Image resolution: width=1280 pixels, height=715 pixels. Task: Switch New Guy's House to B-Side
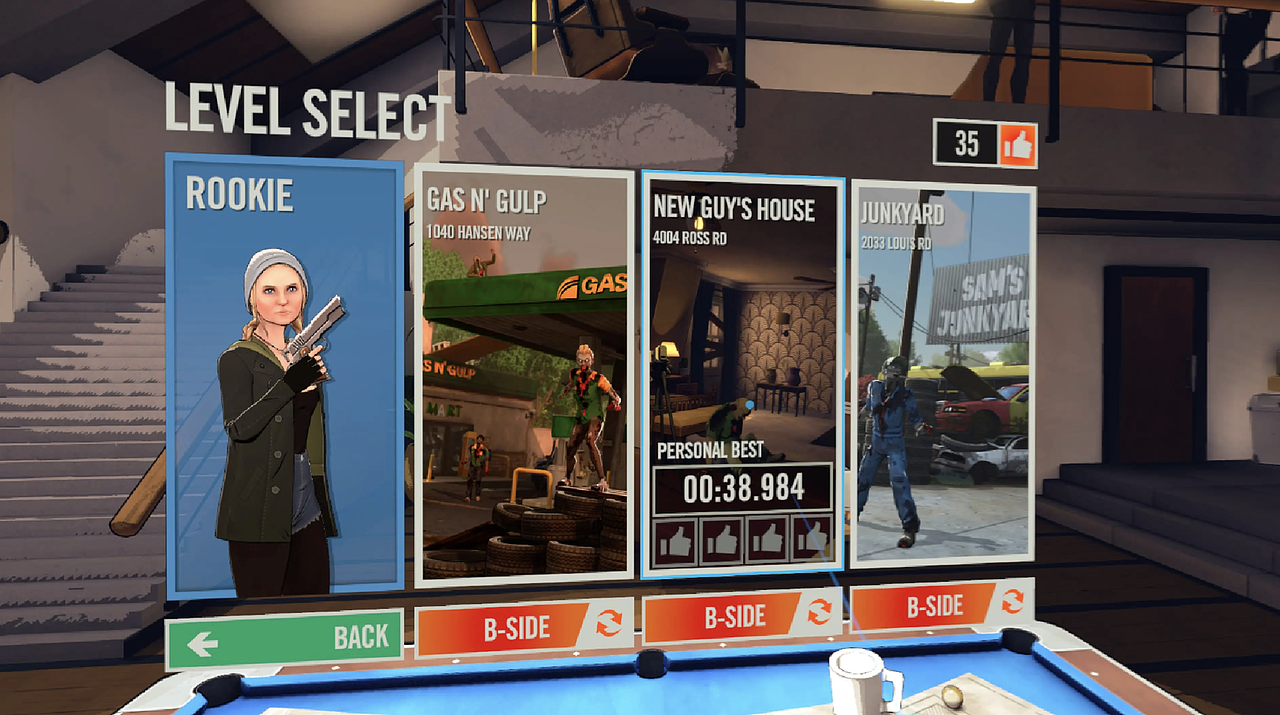742,617
